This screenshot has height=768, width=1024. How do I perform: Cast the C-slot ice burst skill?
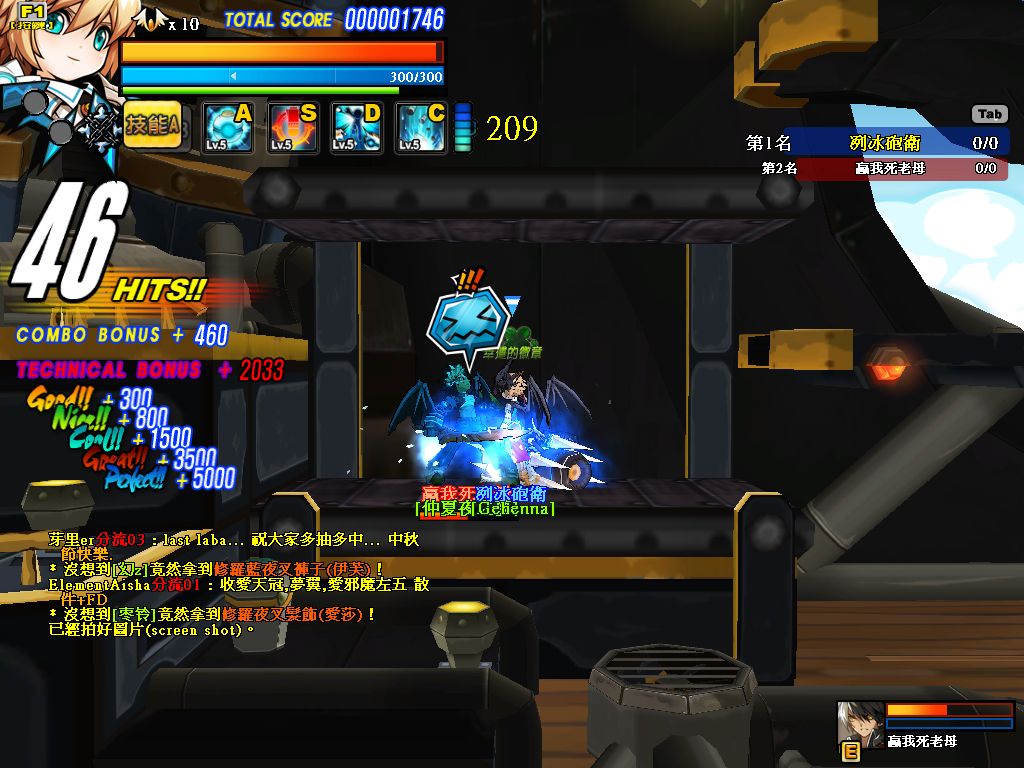(420, 128)
